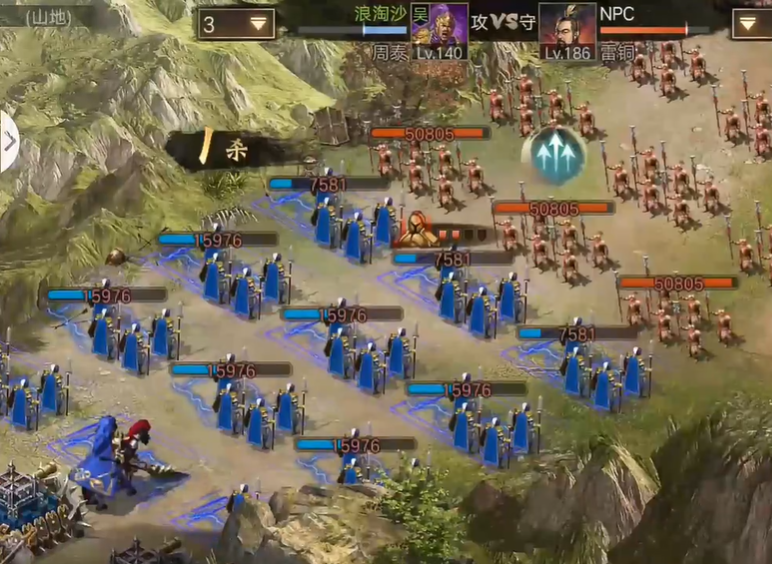Select attacker general 周泰's portrait

point(439,30)
